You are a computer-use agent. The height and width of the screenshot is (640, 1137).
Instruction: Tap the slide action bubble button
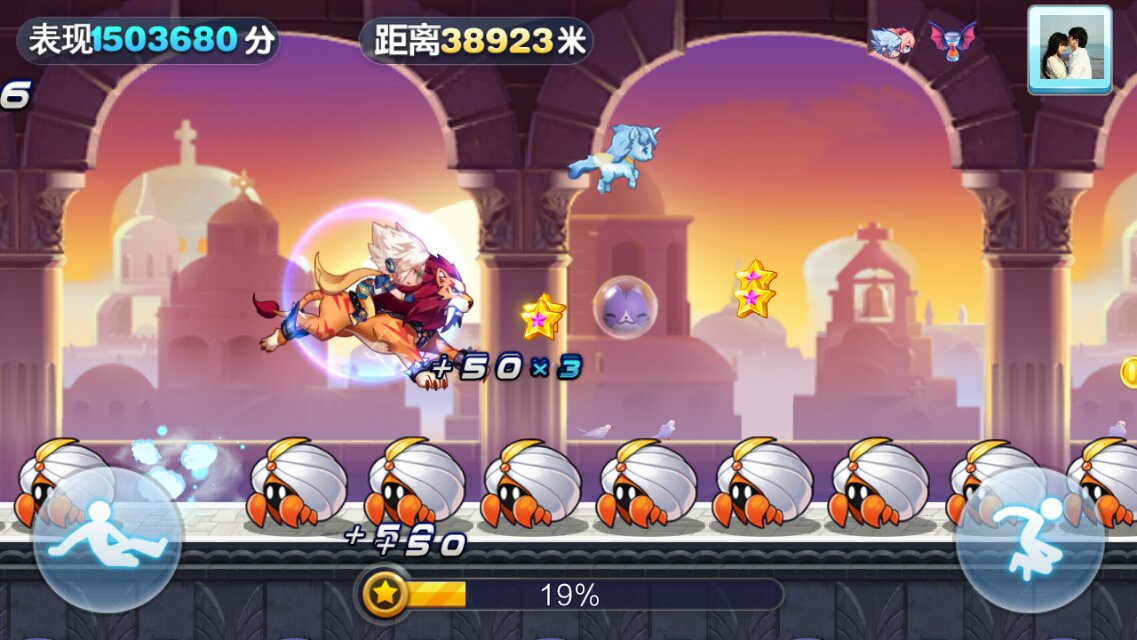[x=108, y=540]
